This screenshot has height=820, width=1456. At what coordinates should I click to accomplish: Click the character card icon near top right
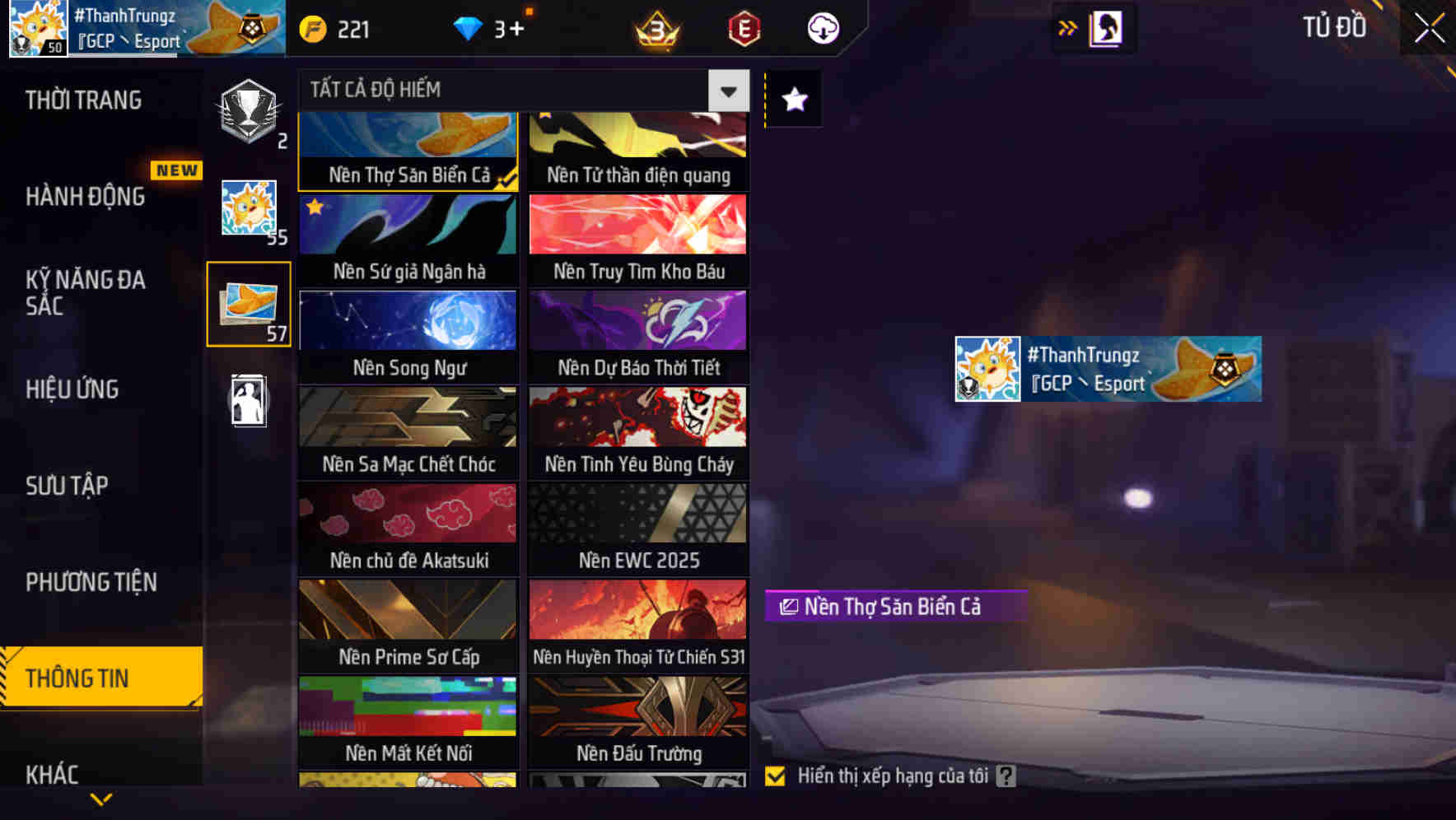[1105, 28]
